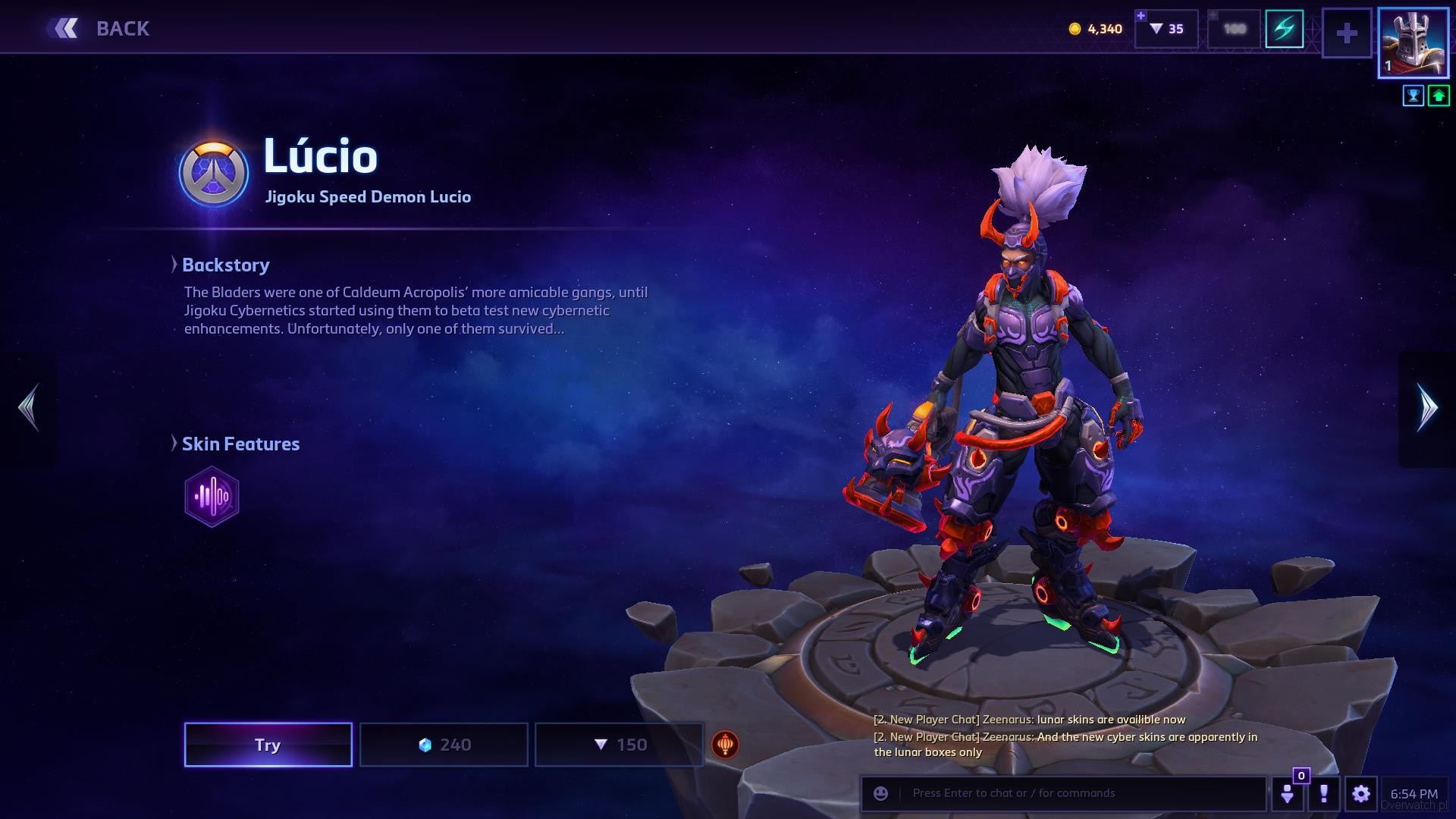The width and height of the screenshot is (1456, 819).
Task: Click the green up-arrow icon under portrait
Action: point(1439,96)
